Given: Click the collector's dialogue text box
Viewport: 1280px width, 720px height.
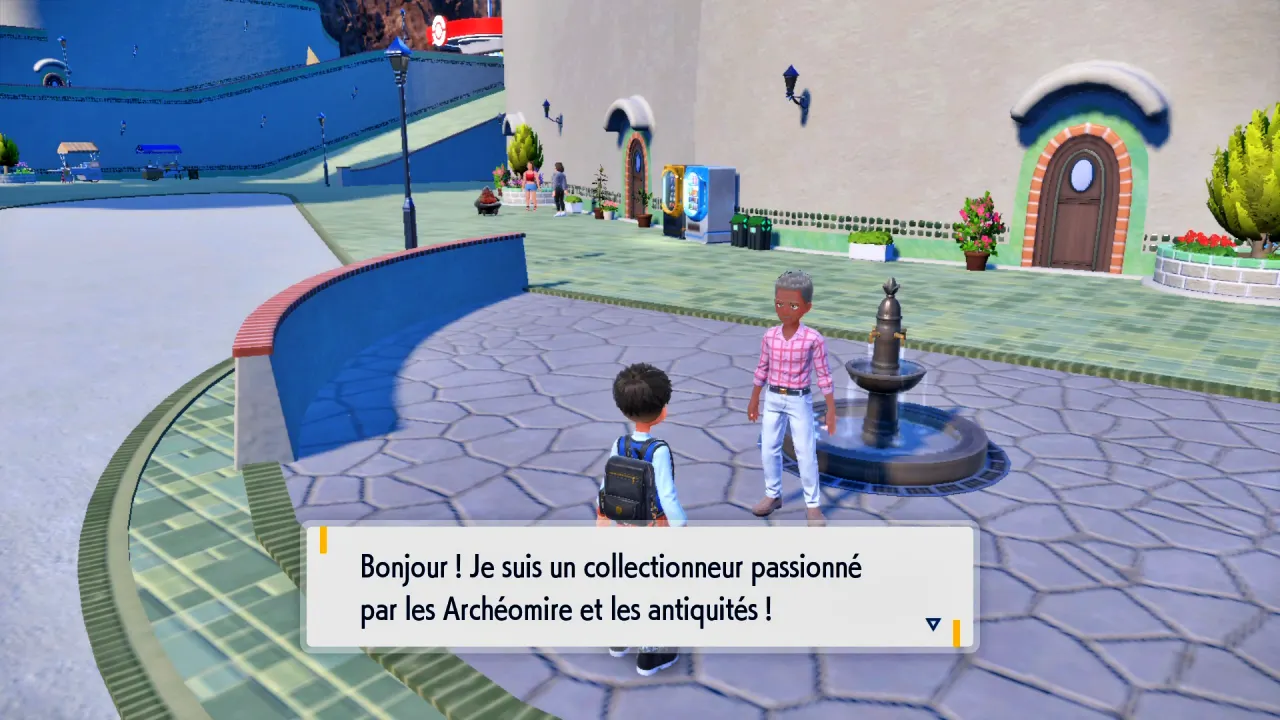Looking at the screenshot, I should point(639,588).
